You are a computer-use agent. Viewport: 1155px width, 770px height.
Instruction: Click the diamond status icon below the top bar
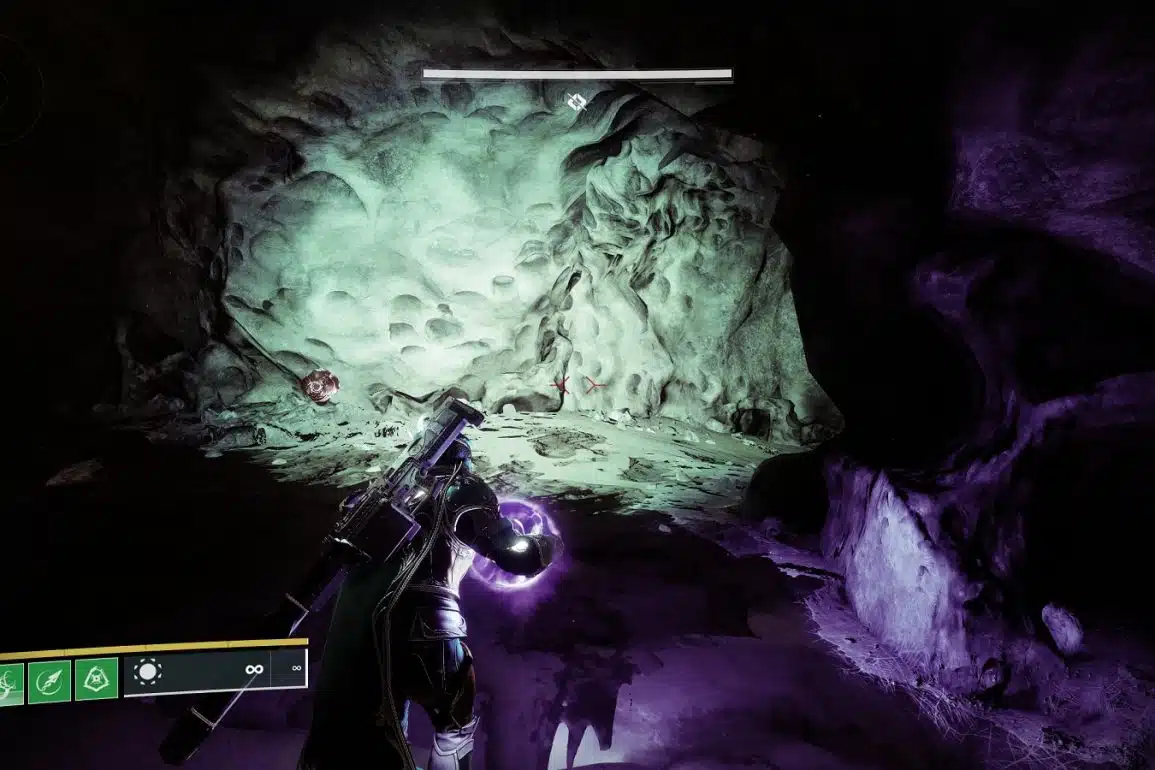click(575, 101)
